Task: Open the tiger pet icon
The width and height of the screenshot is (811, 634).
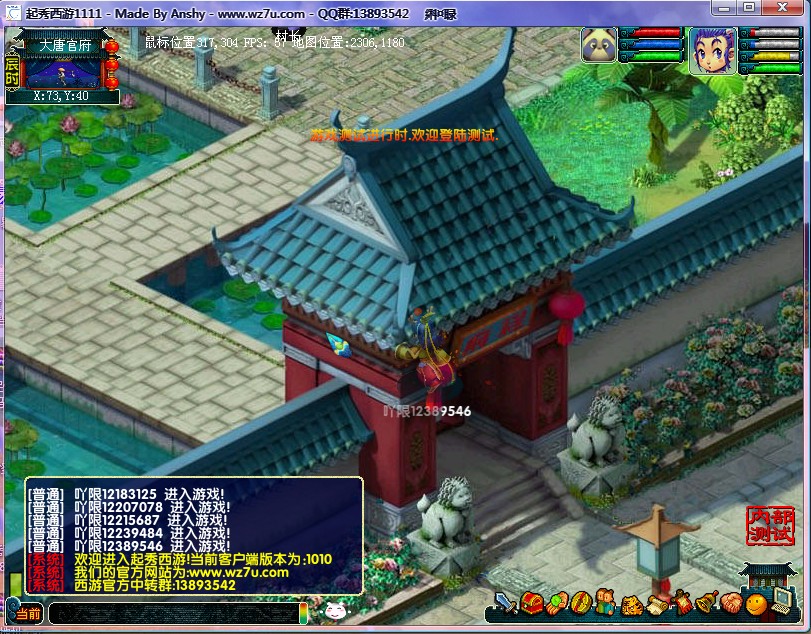Action: 631,604
